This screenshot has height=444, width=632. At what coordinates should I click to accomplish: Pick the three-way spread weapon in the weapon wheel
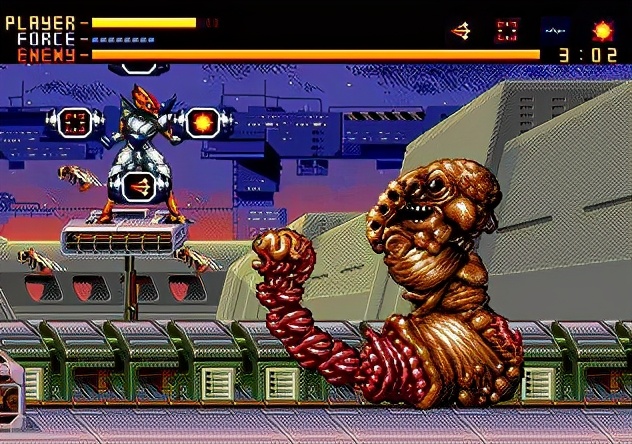tap(138, 184)
